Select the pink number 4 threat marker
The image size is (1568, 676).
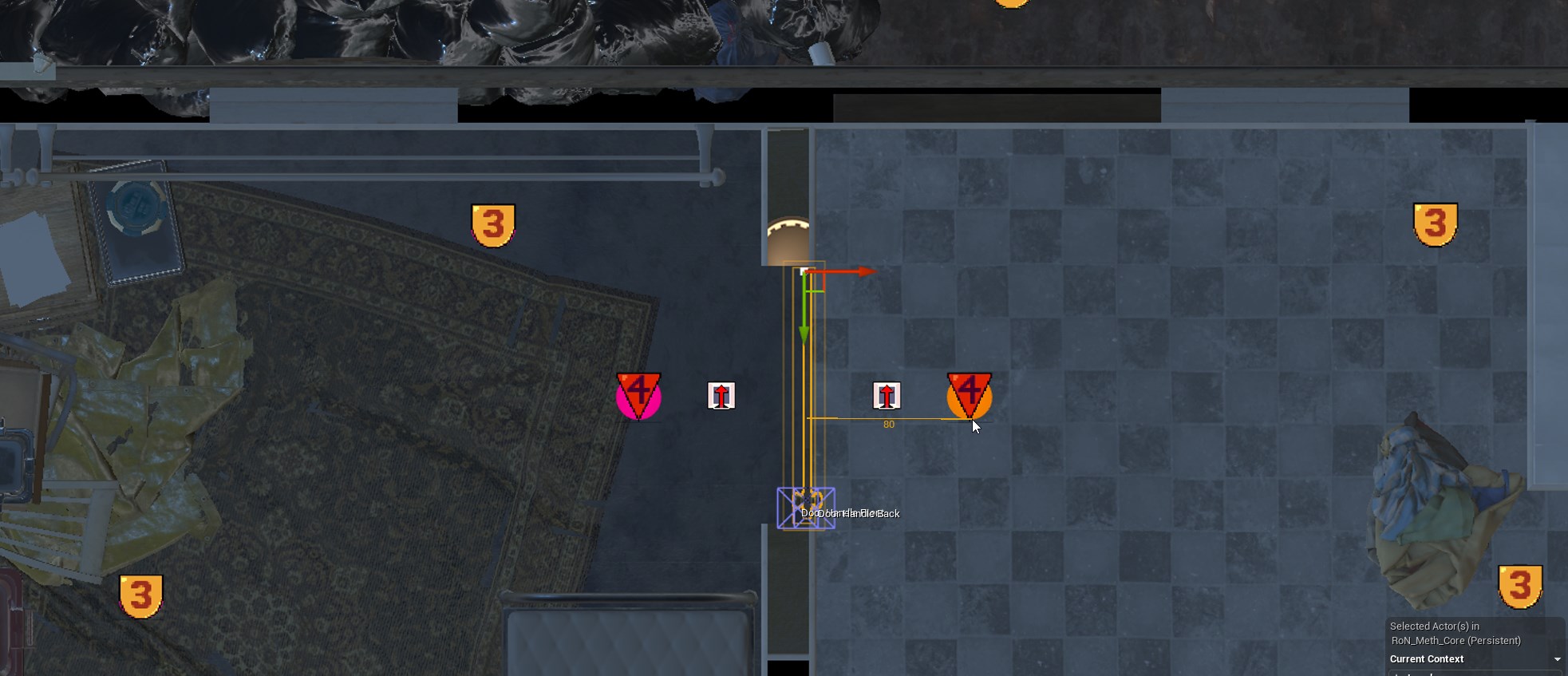(638, 392)
